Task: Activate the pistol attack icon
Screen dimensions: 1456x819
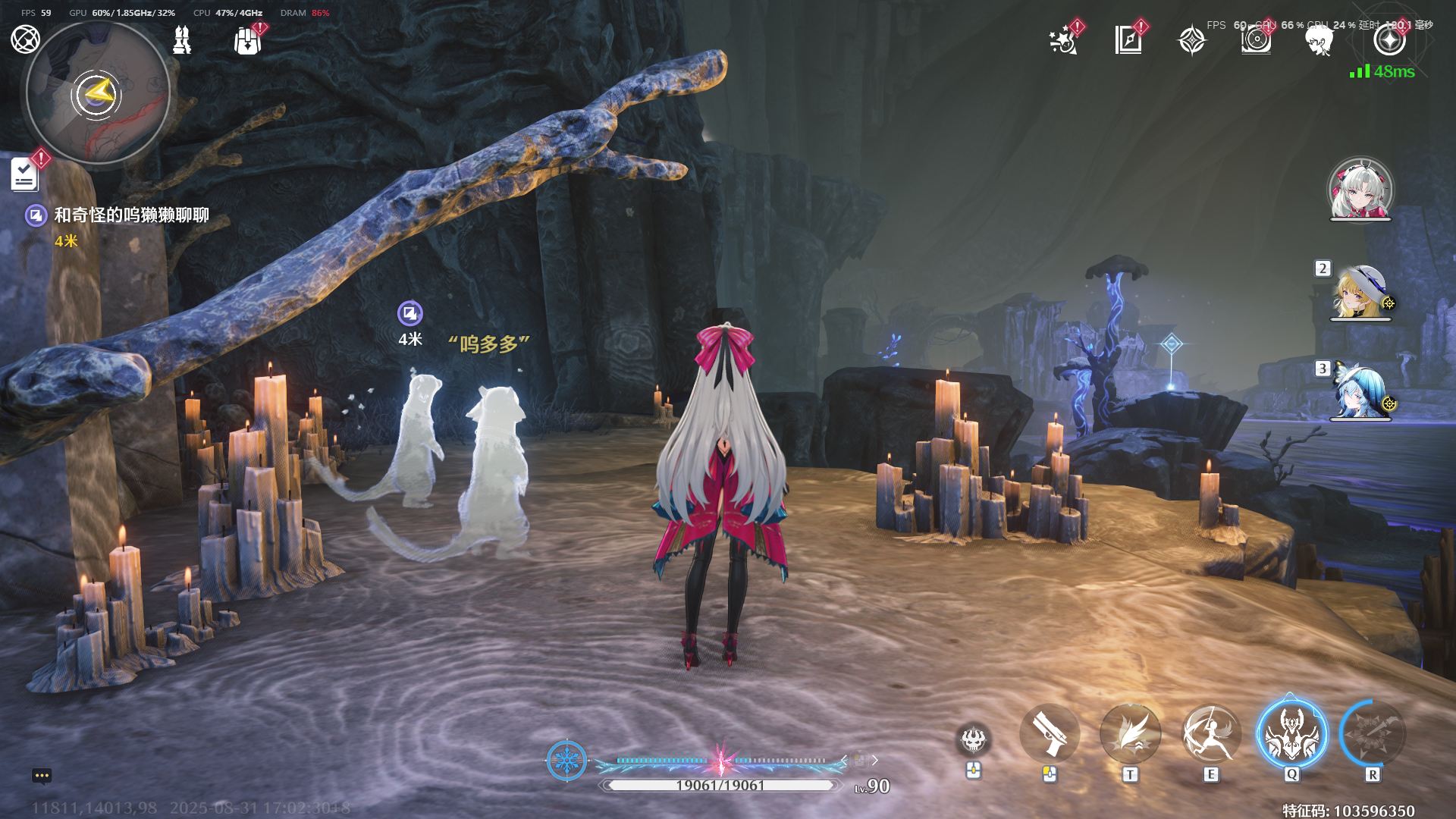Action: pyautogui.click(x=1050, y=733)
